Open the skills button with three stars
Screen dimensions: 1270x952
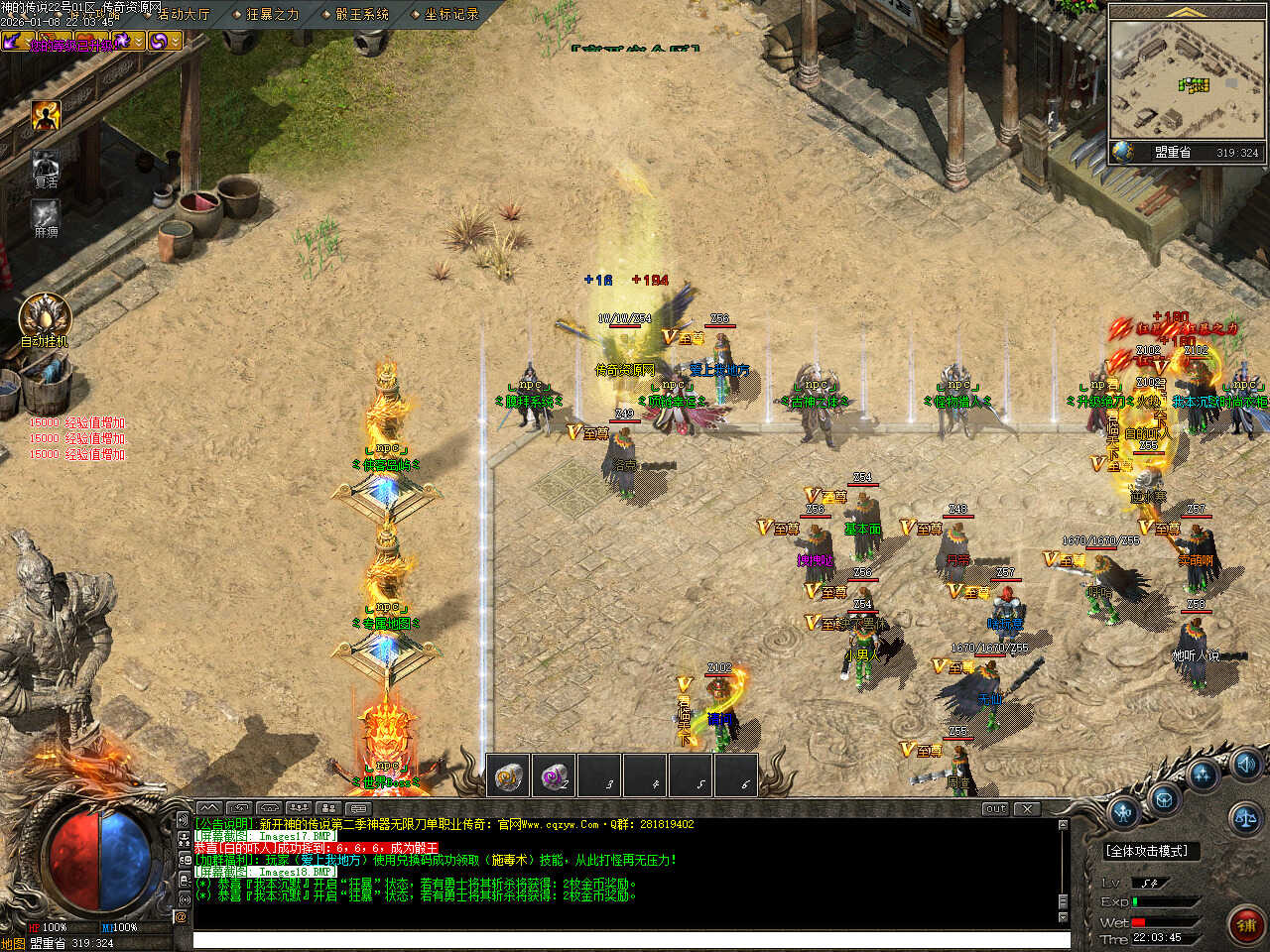(1205, 774)
